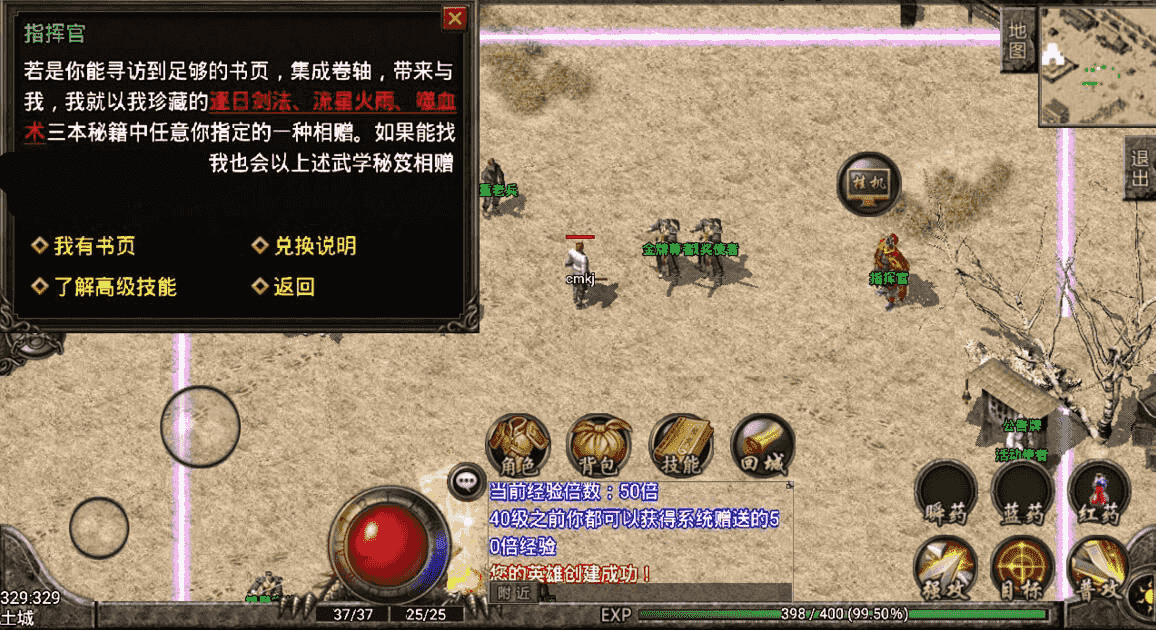
Task: Open the 角色 character sheet
Action: [x=518, y=446]
